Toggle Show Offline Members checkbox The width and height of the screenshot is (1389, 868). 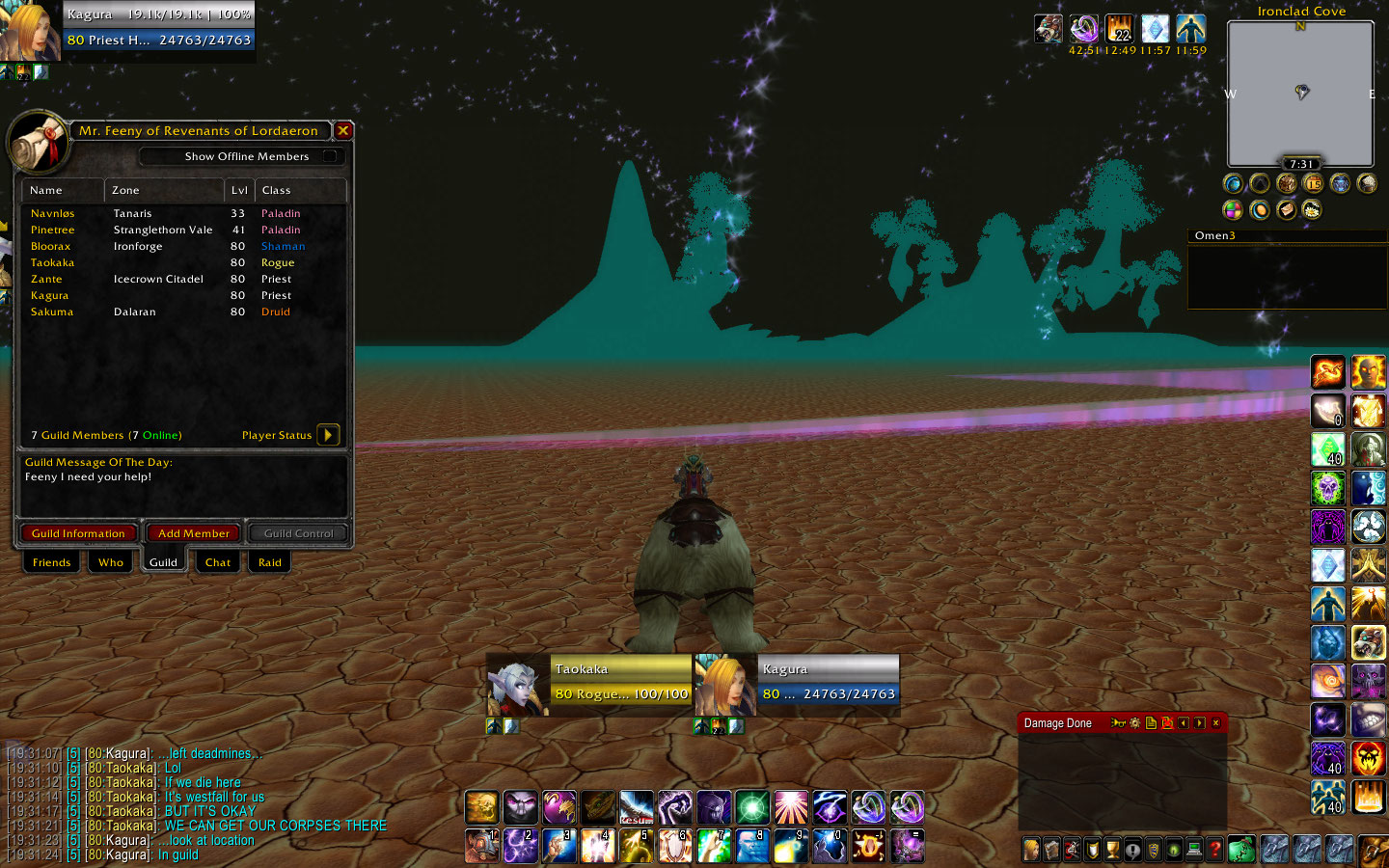point(330,156)
